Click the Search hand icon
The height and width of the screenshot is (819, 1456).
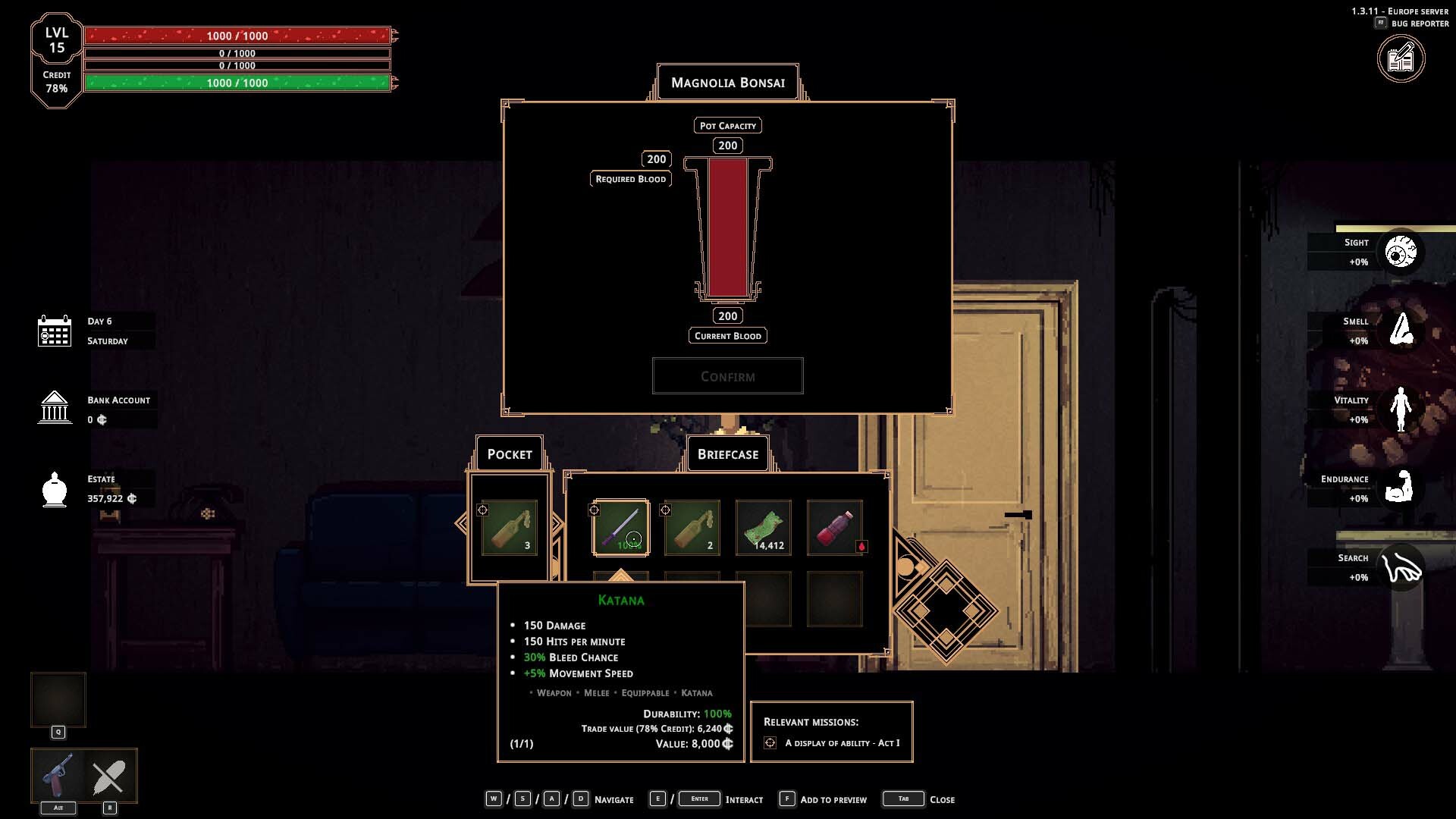1400,567
